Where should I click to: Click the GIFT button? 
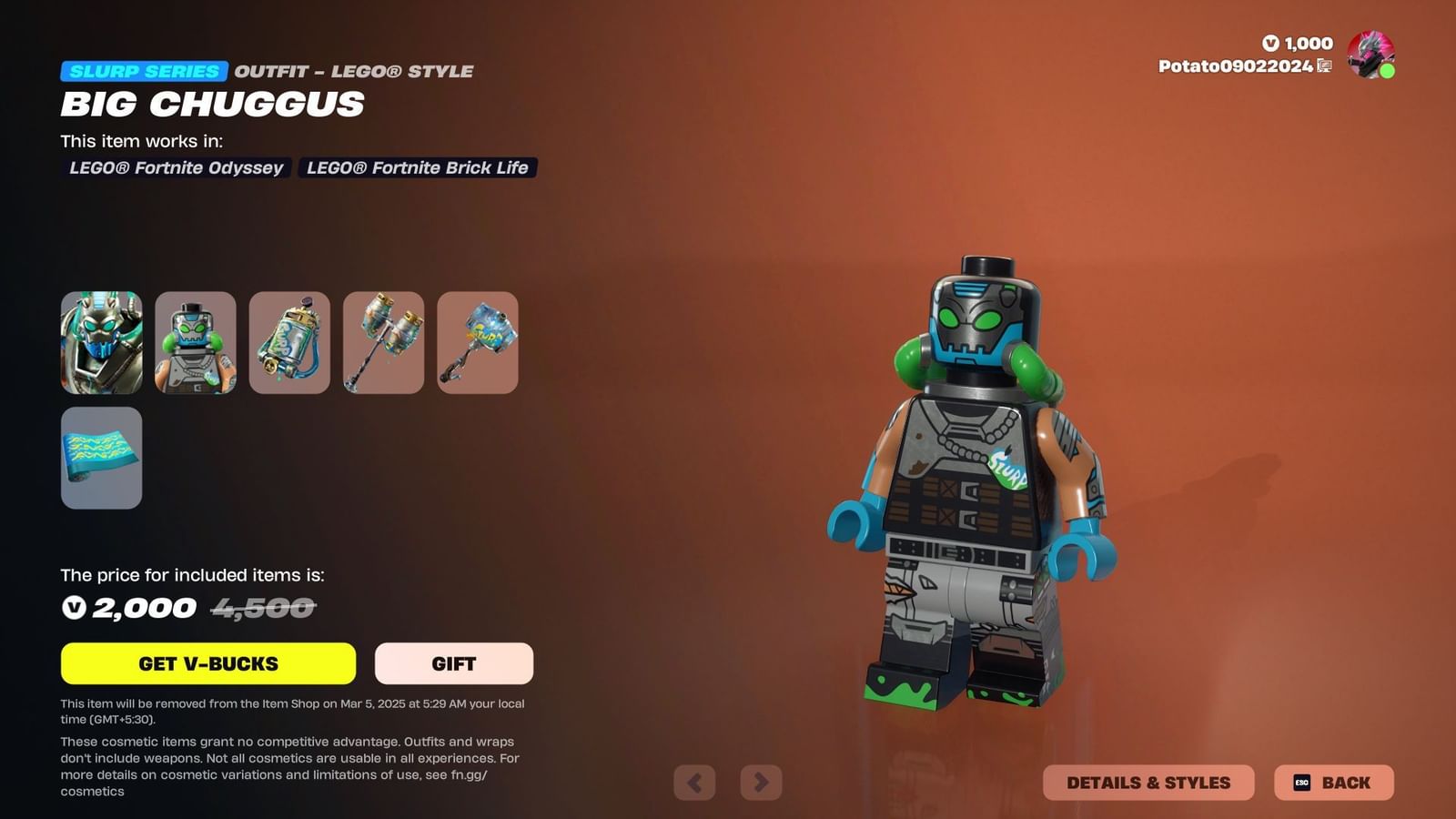point(453,663)
